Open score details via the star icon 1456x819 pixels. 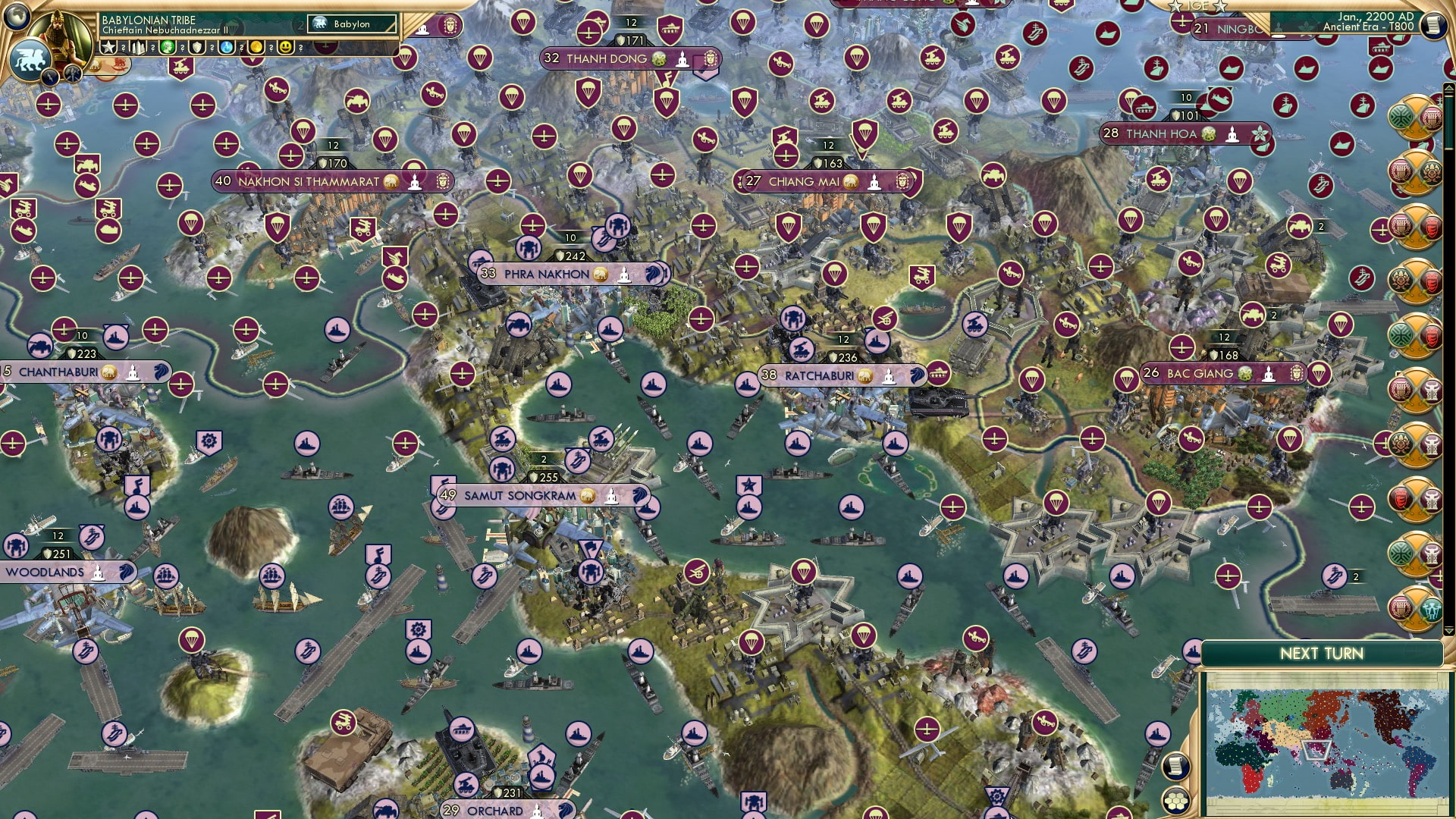tap(107, 47)
